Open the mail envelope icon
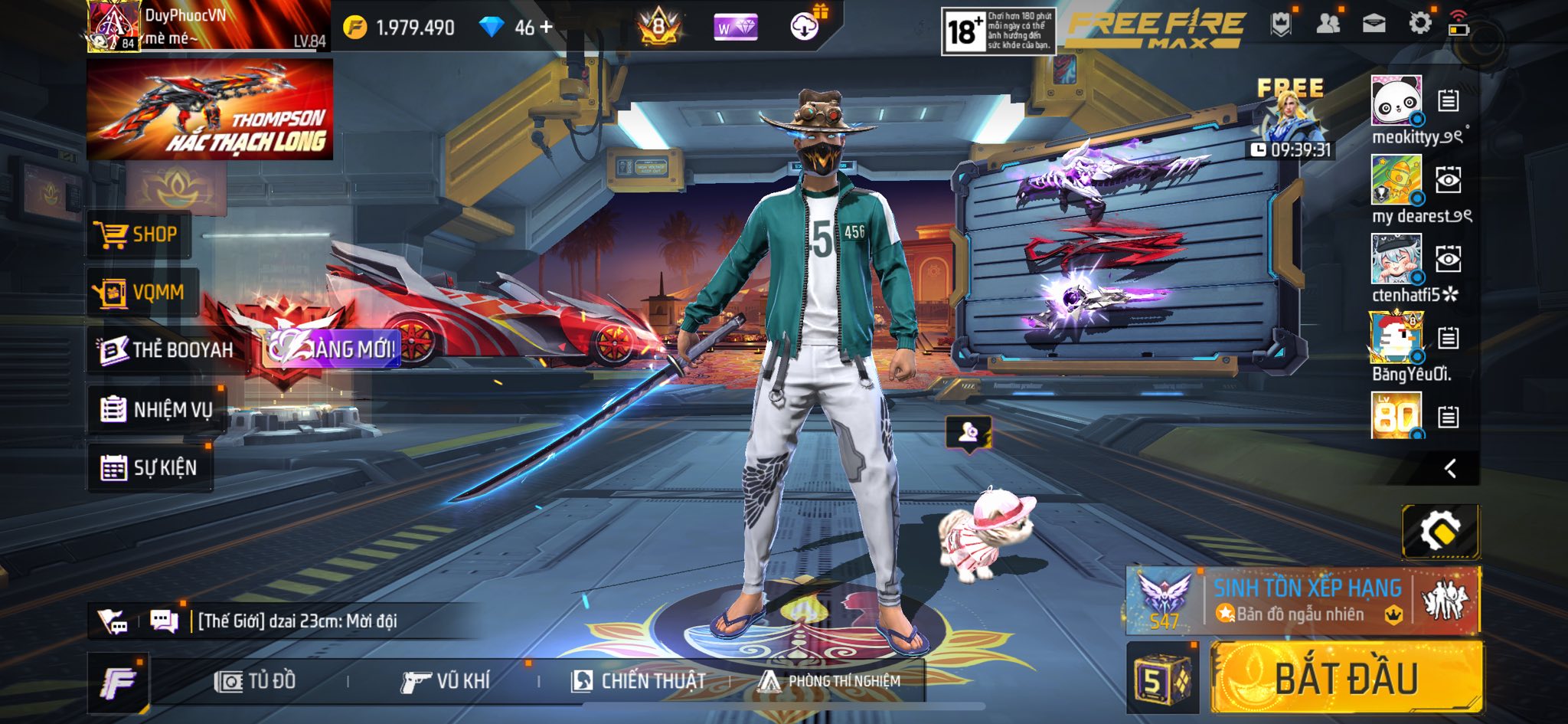1568x724 pixels. [1374, 24]
